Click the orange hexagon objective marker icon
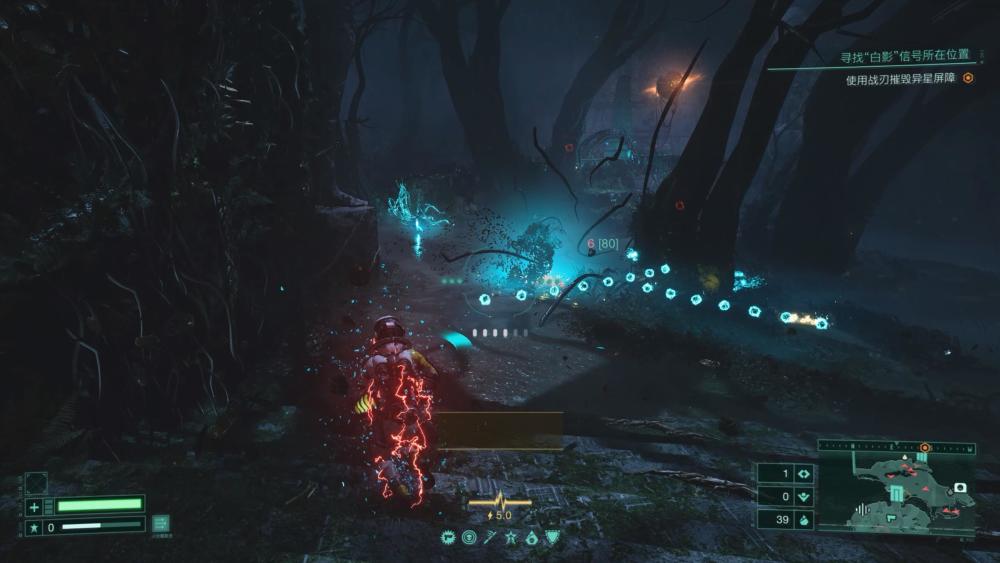The height and width of the screenshot is (563, 1000). click(968, 80)
